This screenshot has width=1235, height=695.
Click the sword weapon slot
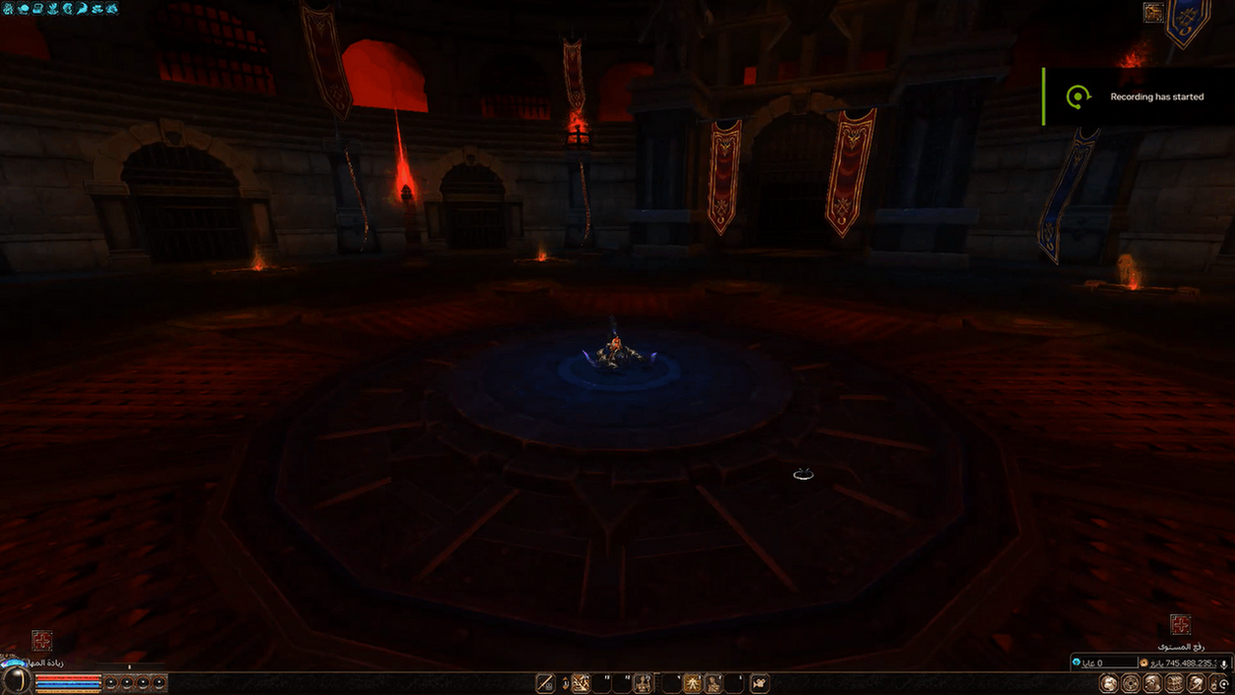[545, 683]
